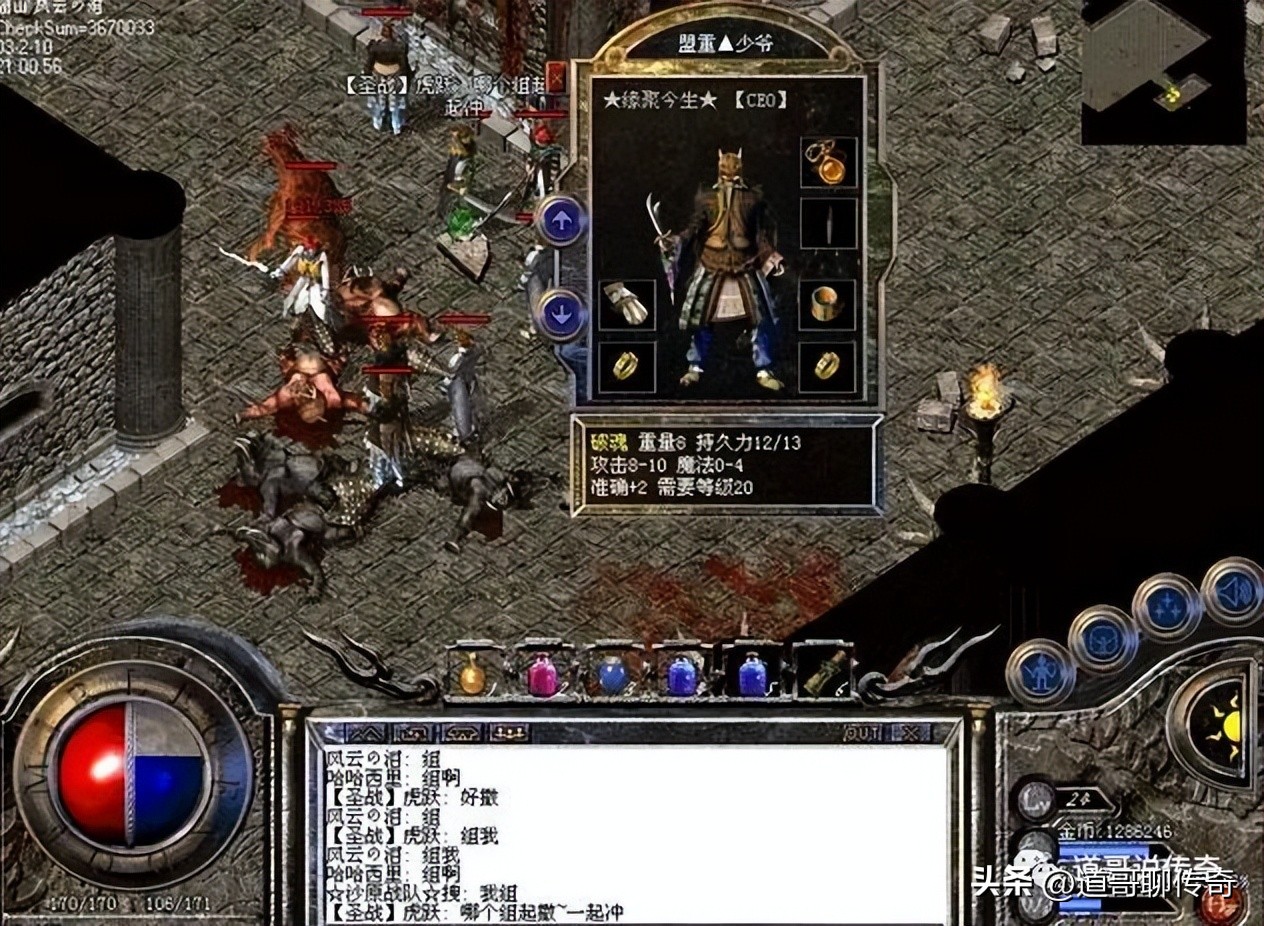Select the ring slot beneath the glove
Image resolution: width=1264 pixels, height=926 pixels.
point(628,367)
